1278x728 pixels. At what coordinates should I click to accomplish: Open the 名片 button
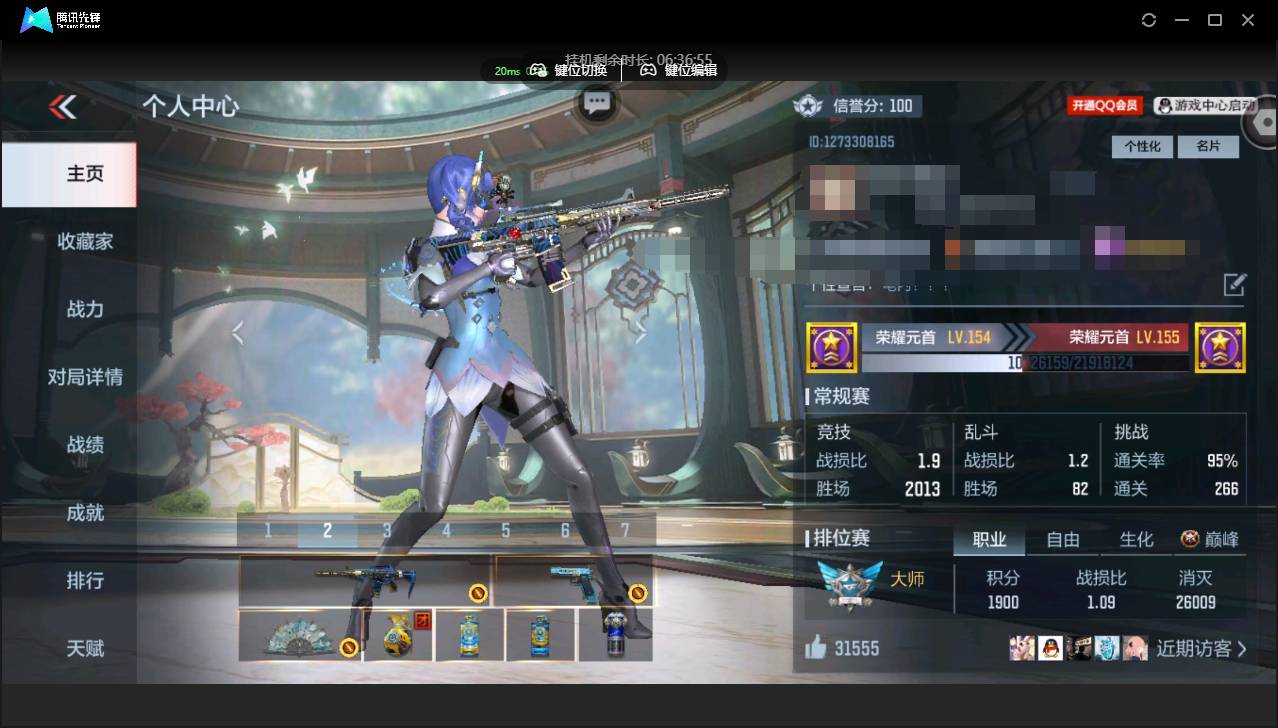coord(1208,146)
